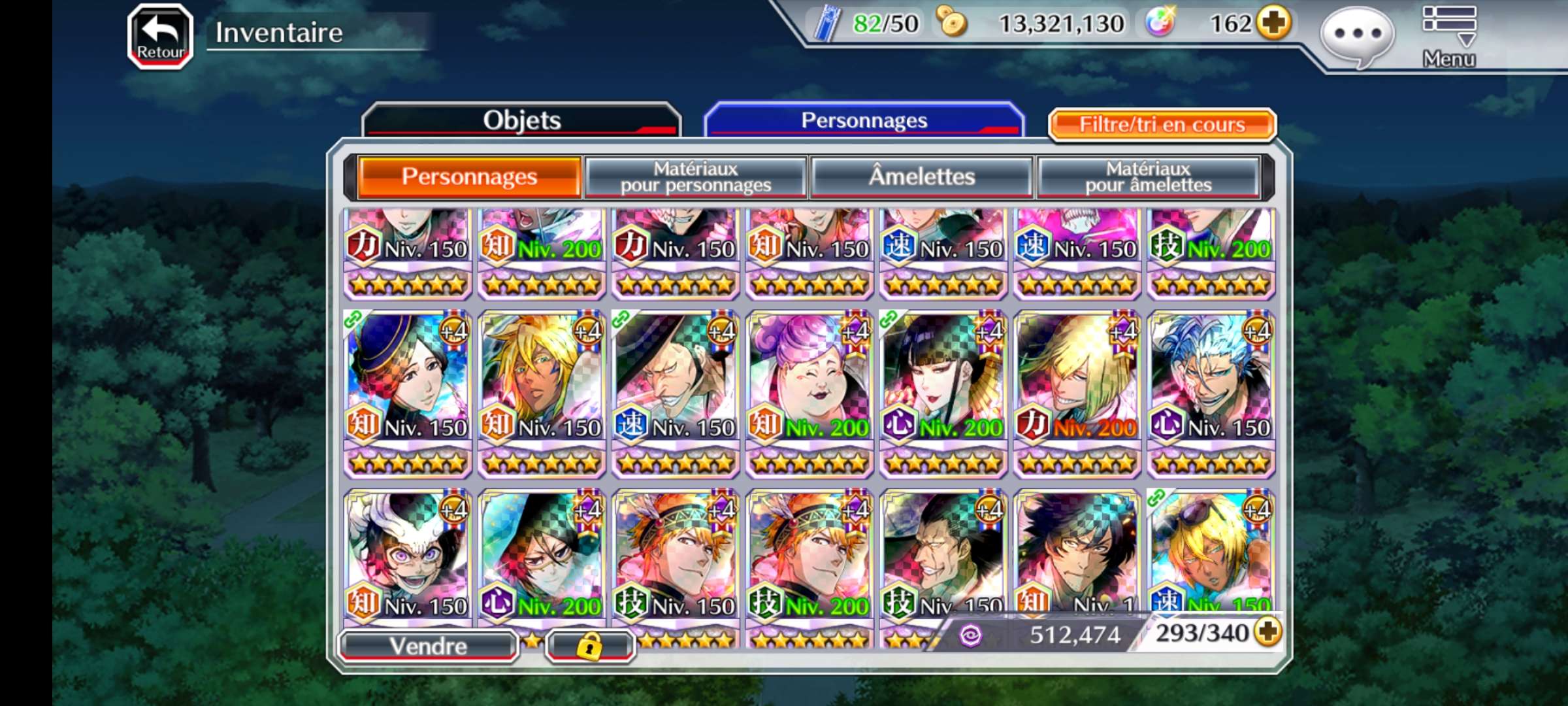Select the orange Personnages sub-tab
Image resolution: width=1568 pixels, height=706 pixels.
tap(469, 176)
